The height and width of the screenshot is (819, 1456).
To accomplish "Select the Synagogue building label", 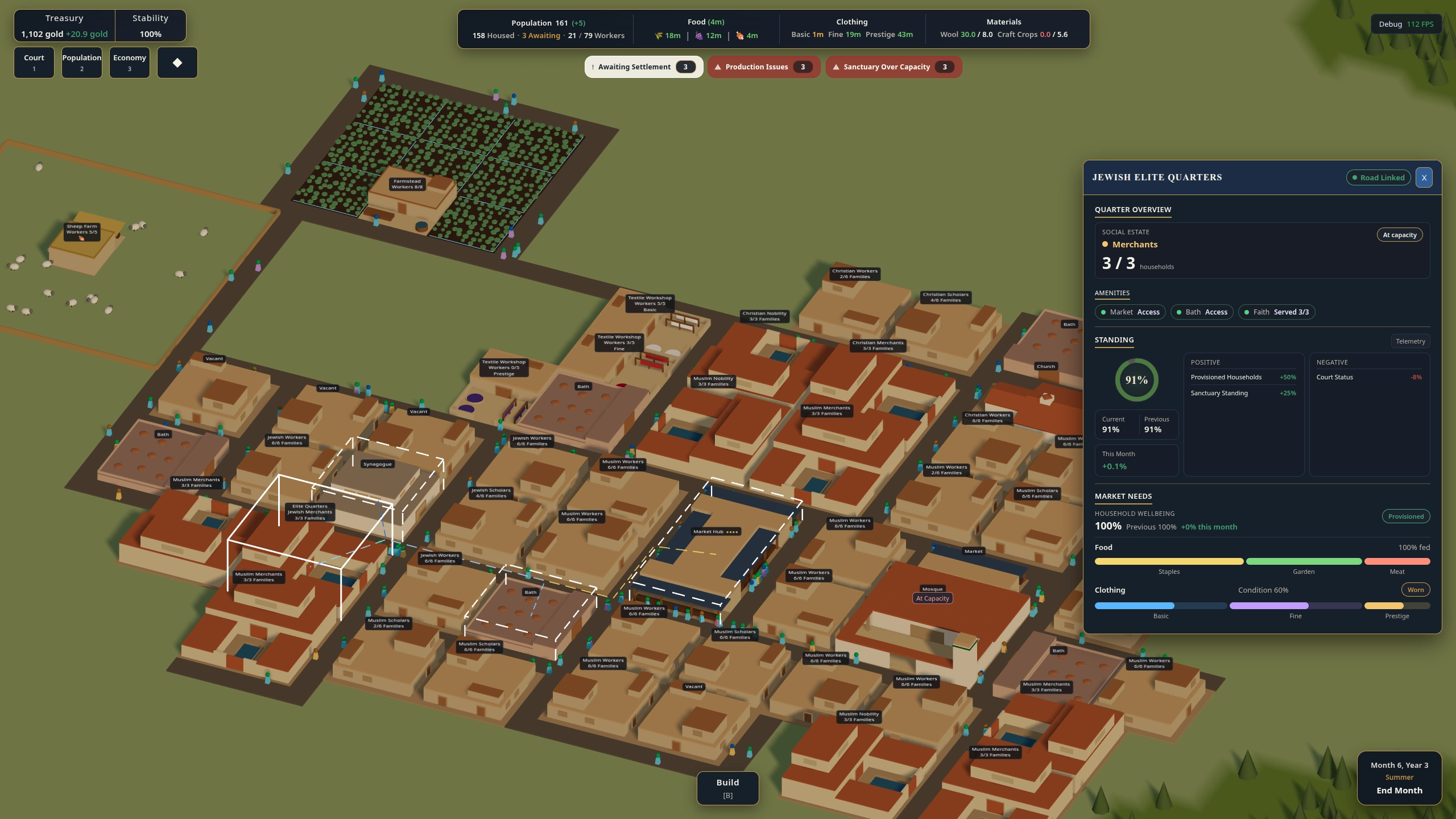I will 378,464.
